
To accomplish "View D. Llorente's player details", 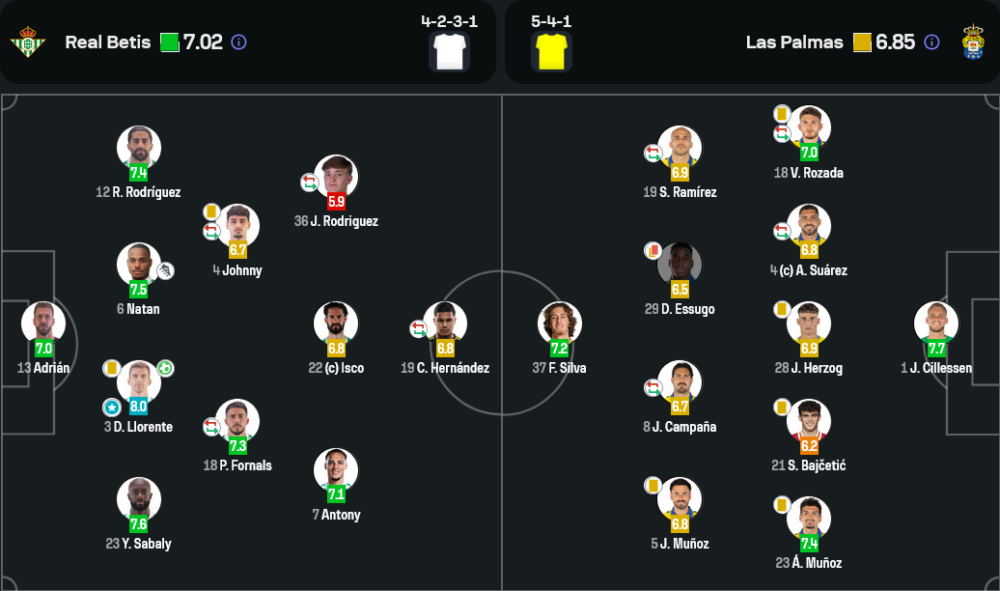I will [x=138, y=382].
